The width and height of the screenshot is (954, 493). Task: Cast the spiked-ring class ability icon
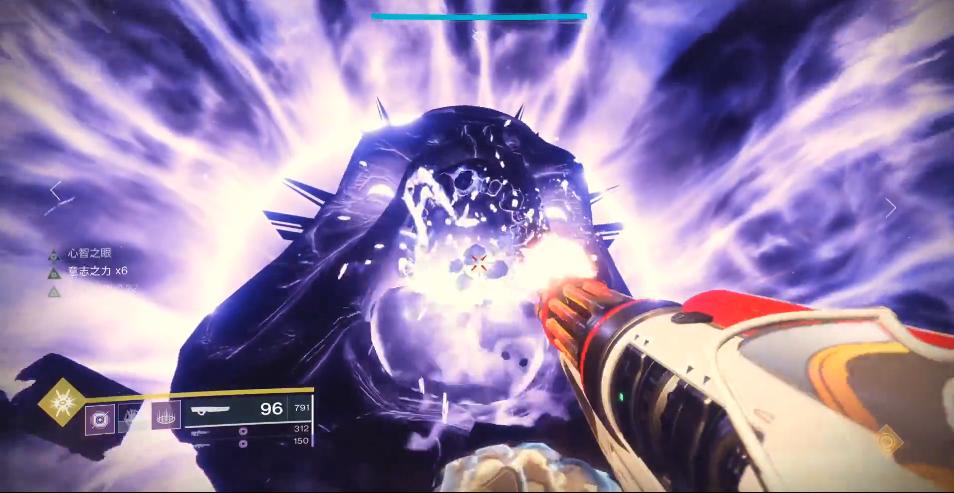[x=166, y=414]
